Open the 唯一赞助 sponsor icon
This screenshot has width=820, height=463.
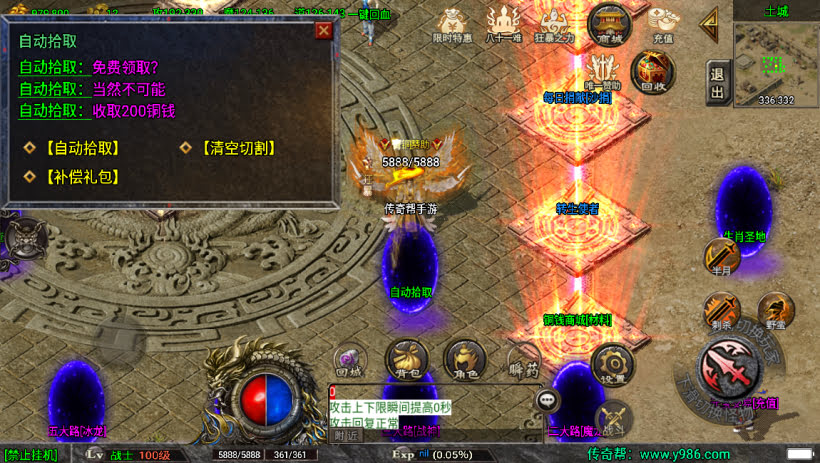point(603,70)
